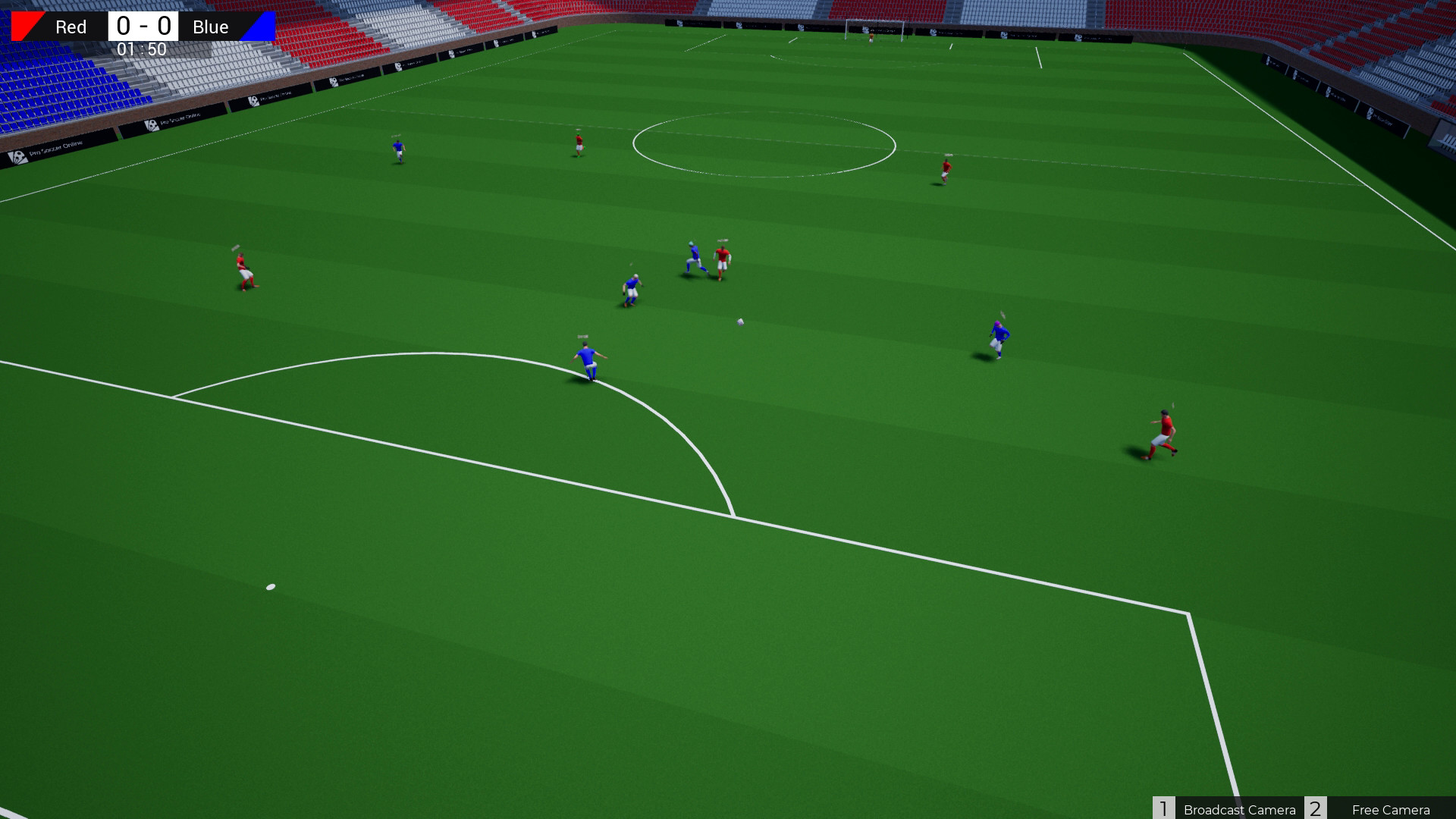Select the Red team name on the scoreboard
The image size is (1456, 819).
70,27
